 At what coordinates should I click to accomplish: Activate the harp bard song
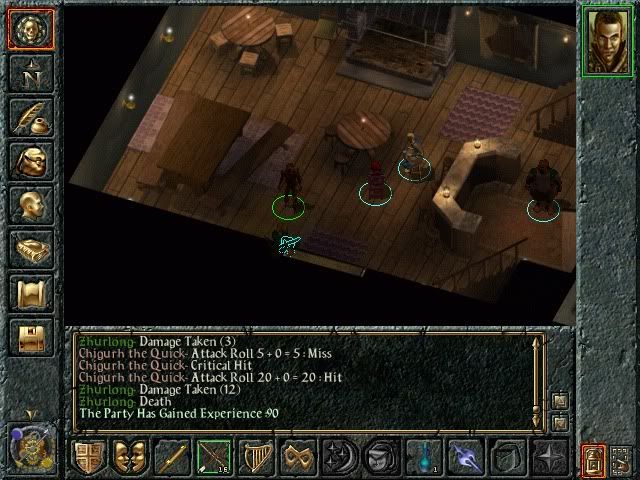click(x=256, y=456)
